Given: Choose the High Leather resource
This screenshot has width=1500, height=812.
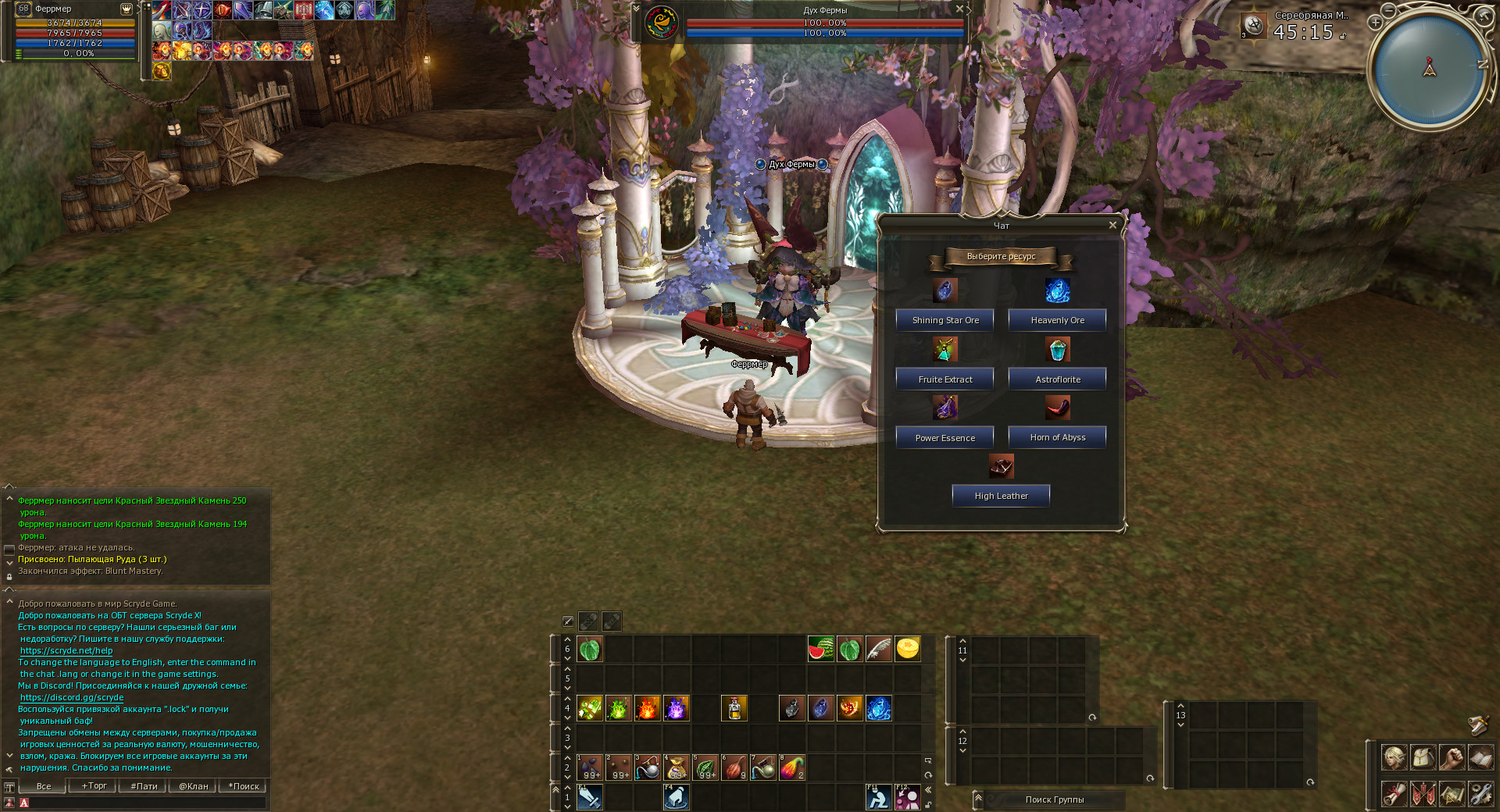Looking at the screenshot, I should pyautogui.click(x=1001, y=496).
